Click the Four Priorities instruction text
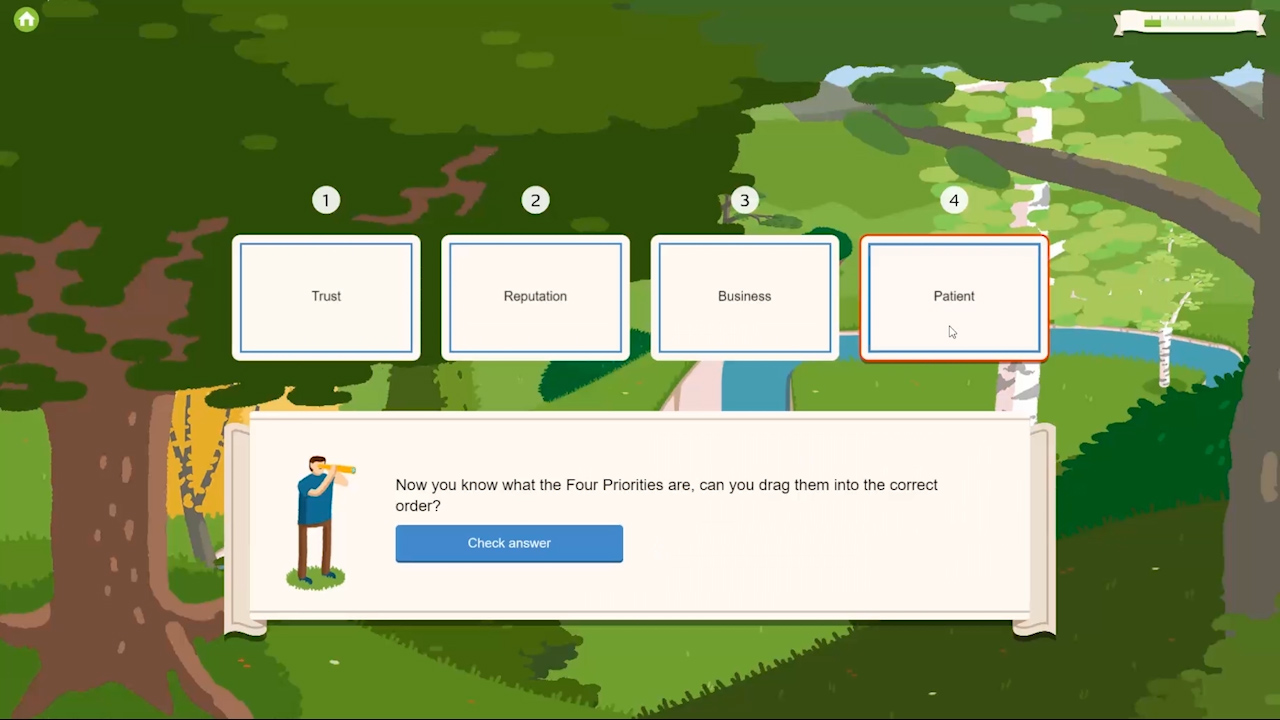 click(666, 495)
